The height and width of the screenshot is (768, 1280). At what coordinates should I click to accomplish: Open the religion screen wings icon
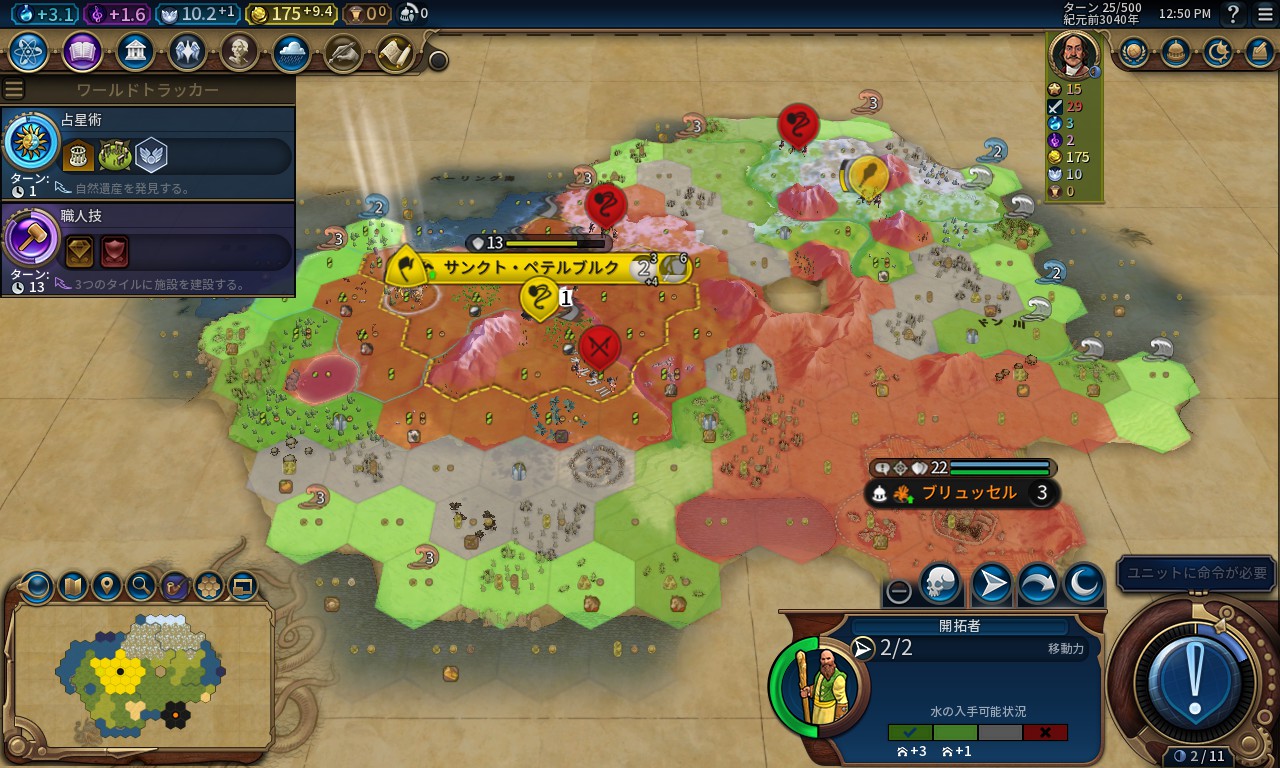click(188, 51)
